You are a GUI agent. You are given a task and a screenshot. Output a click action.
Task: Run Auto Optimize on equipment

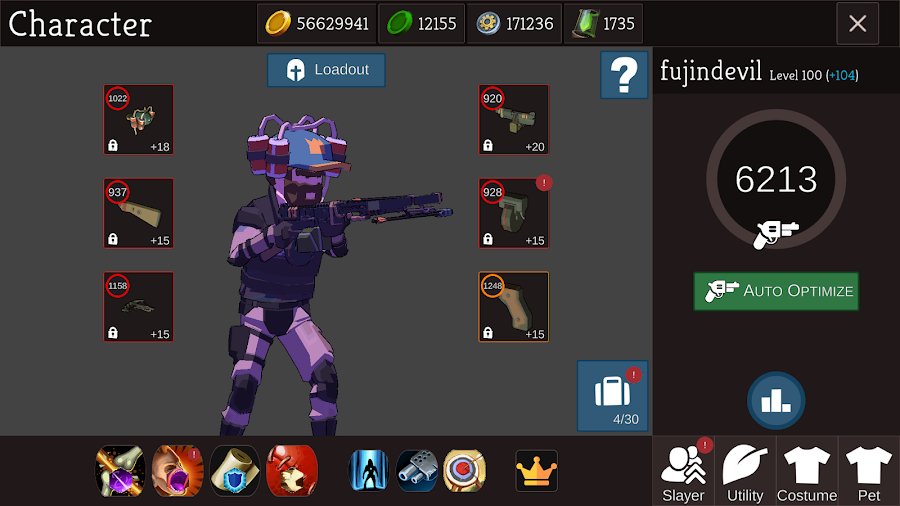pos(776,291)
